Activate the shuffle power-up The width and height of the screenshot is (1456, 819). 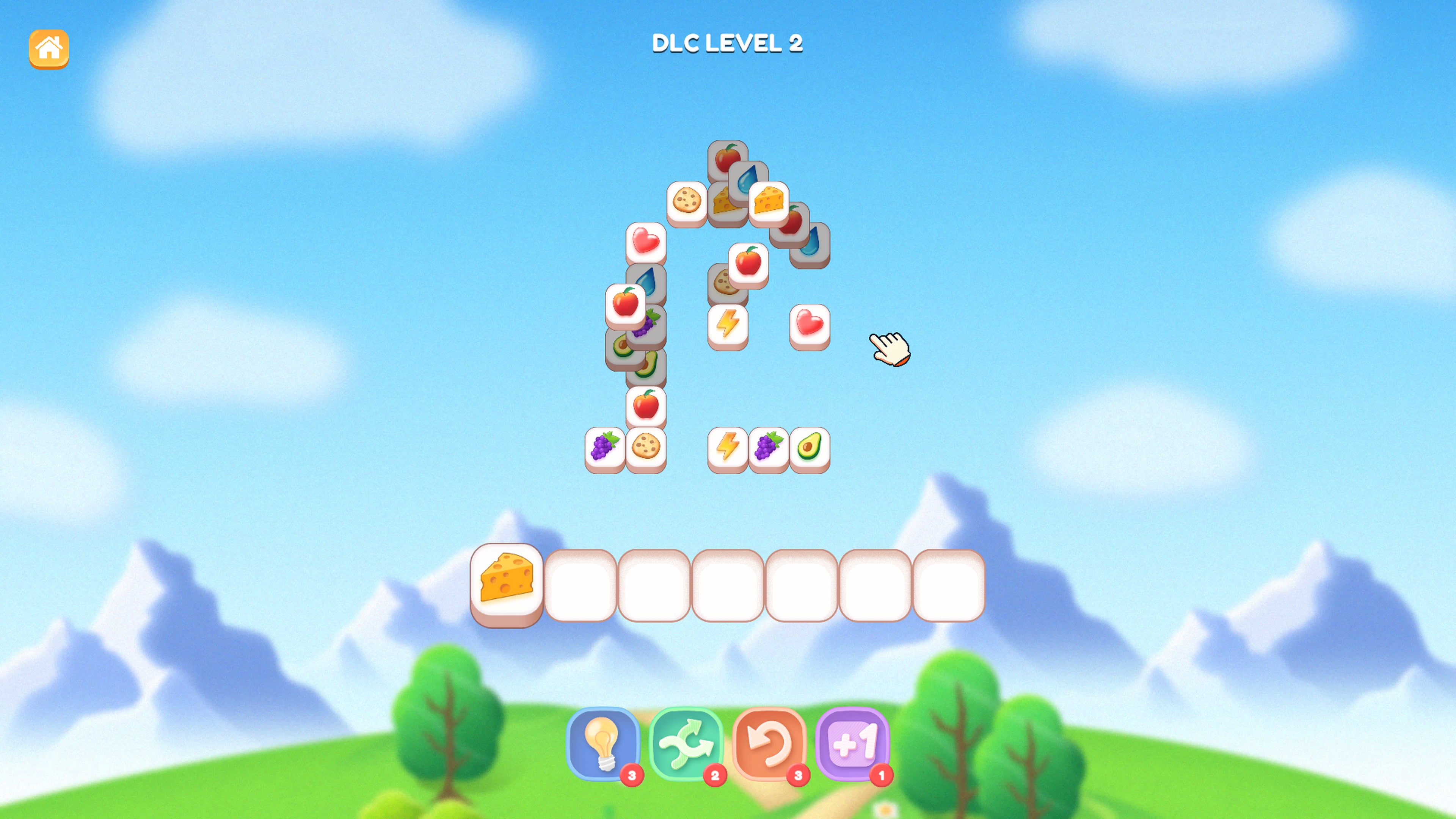[x=687, y=745]
